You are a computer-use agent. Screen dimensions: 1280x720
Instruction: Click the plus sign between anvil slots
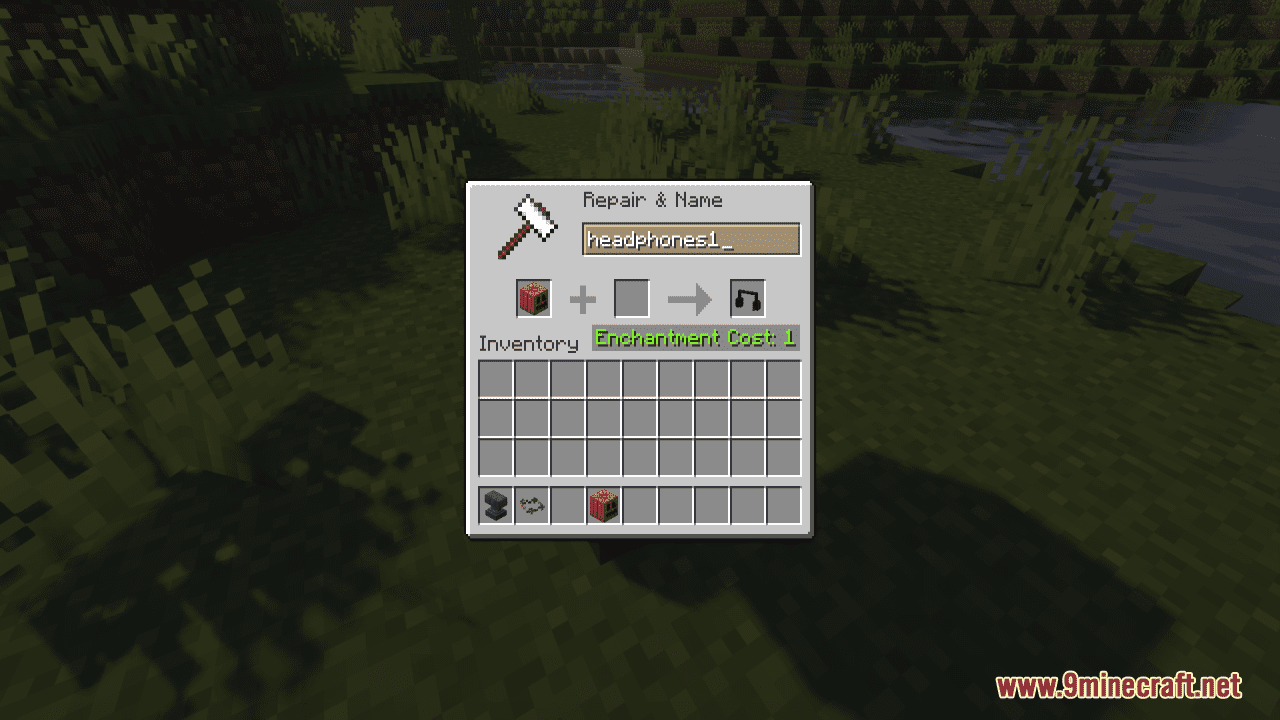pyautogui.click(x=581, y=297)
